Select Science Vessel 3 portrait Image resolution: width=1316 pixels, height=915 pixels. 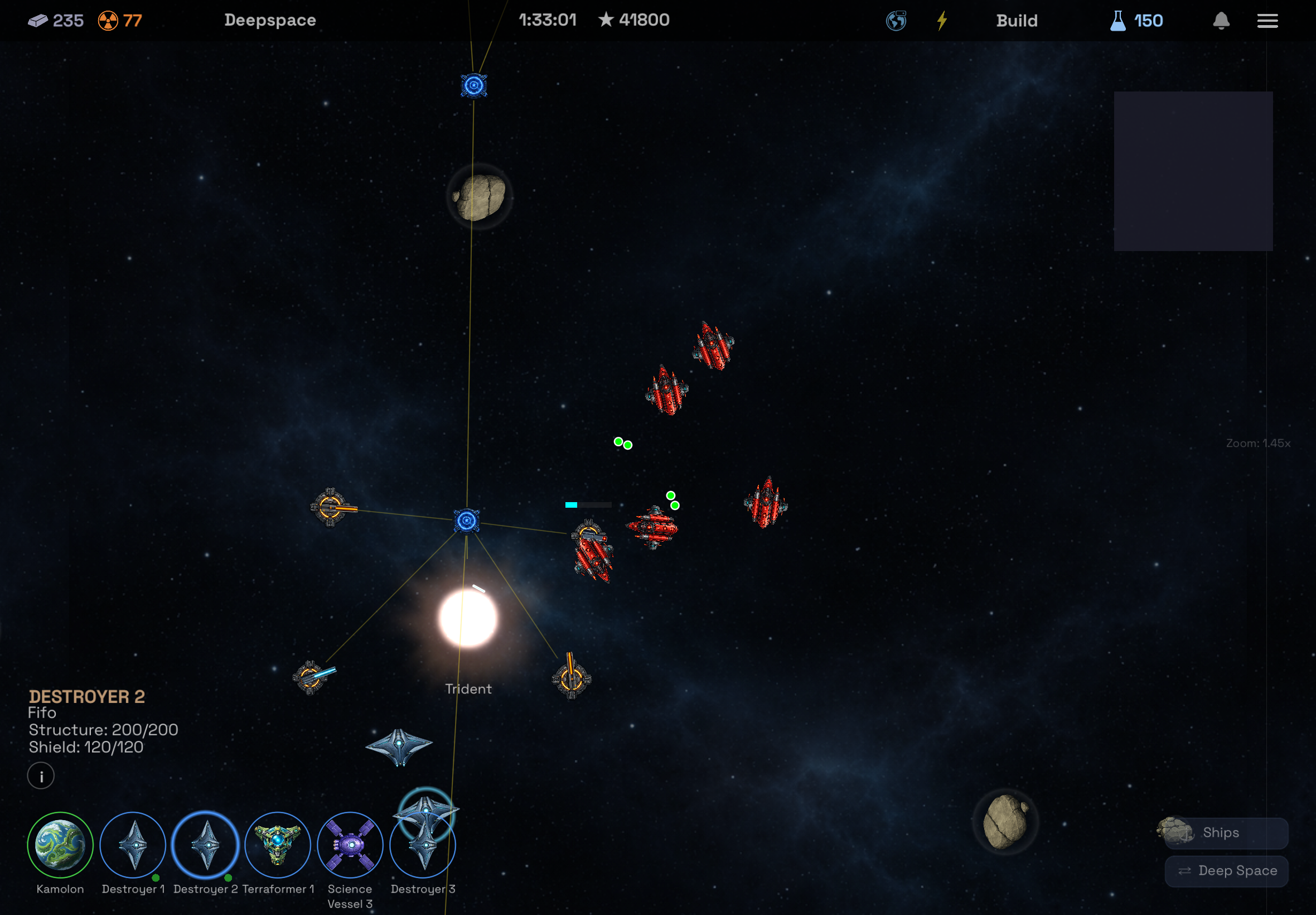pos(350,844)
